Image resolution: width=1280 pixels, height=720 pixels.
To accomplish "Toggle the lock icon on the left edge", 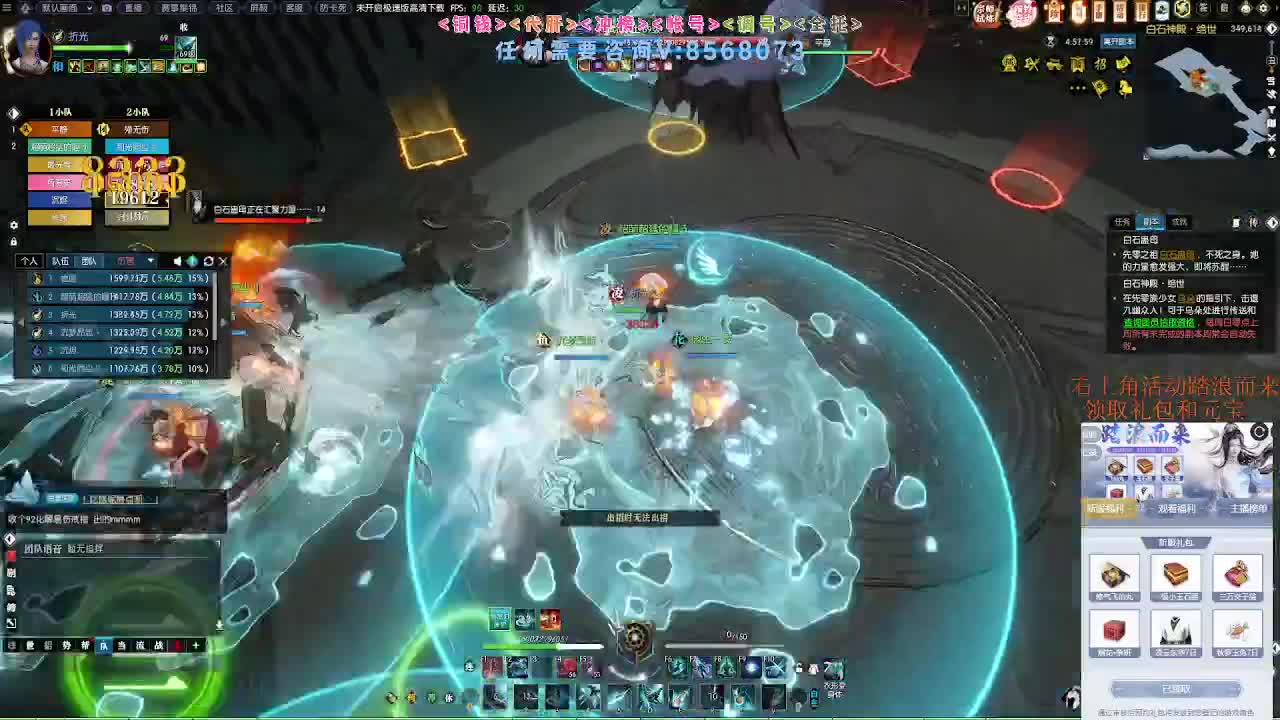I will coord(13,241).
